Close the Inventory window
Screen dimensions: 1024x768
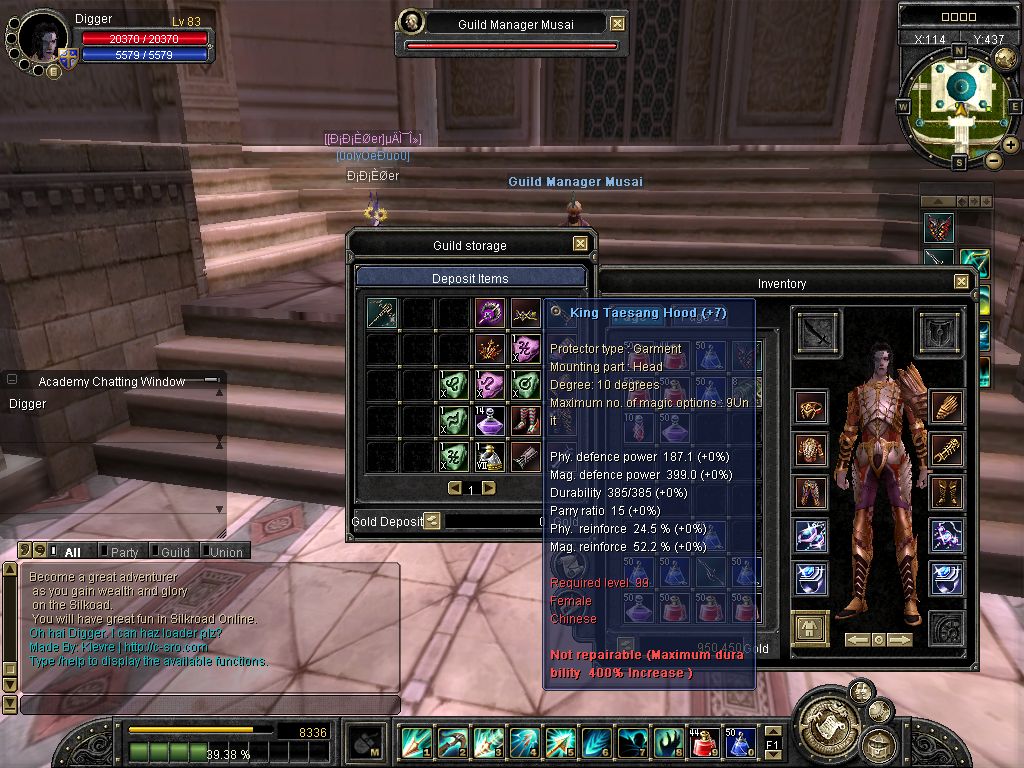click(961, 283)
